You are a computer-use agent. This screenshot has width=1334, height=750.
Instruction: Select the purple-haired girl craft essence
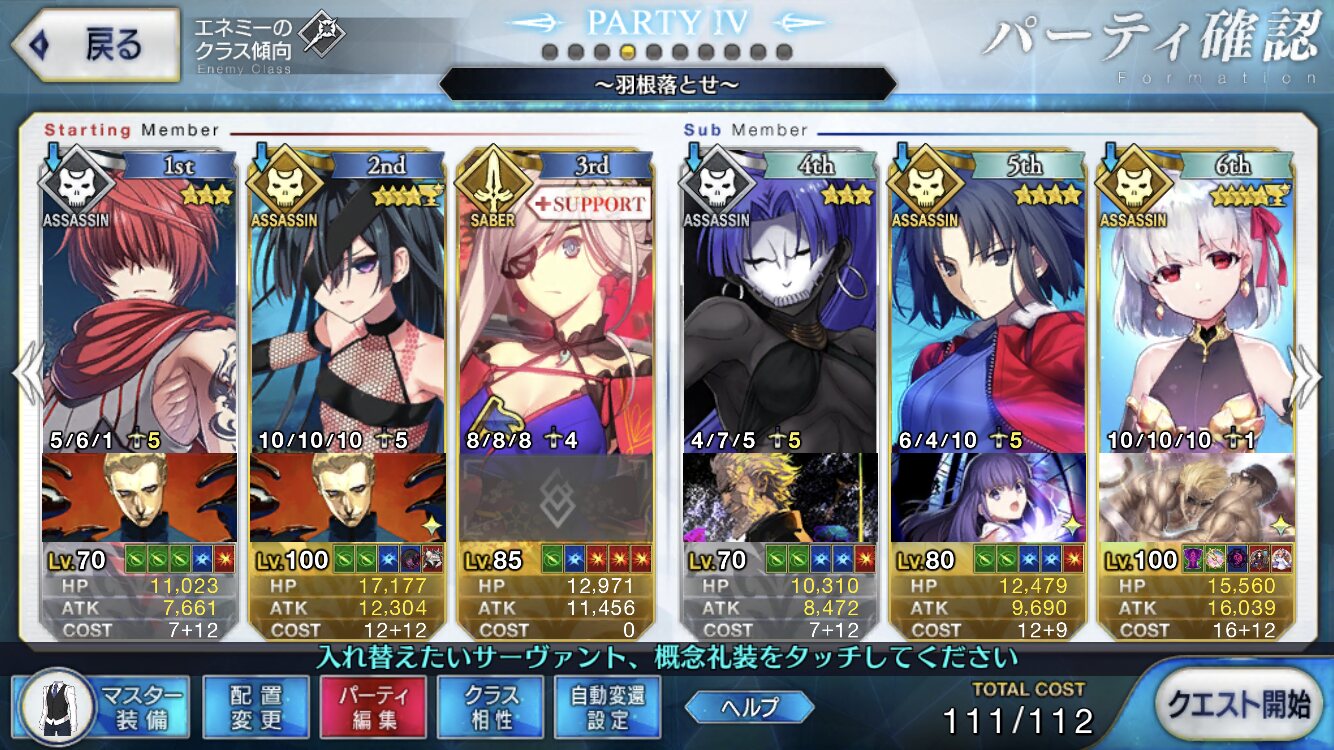pyautogui.click(x=988, y=498)
